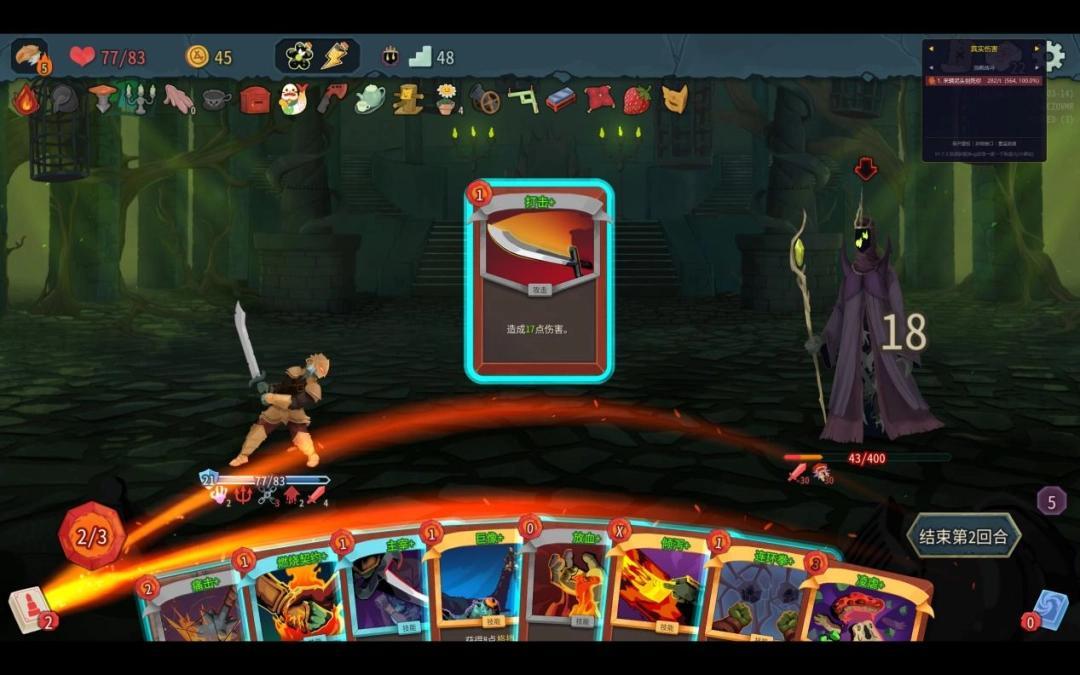The width and height of the screenshot is (1080, 675).
Task: Inspect the teapot relic
Action: 370,99
